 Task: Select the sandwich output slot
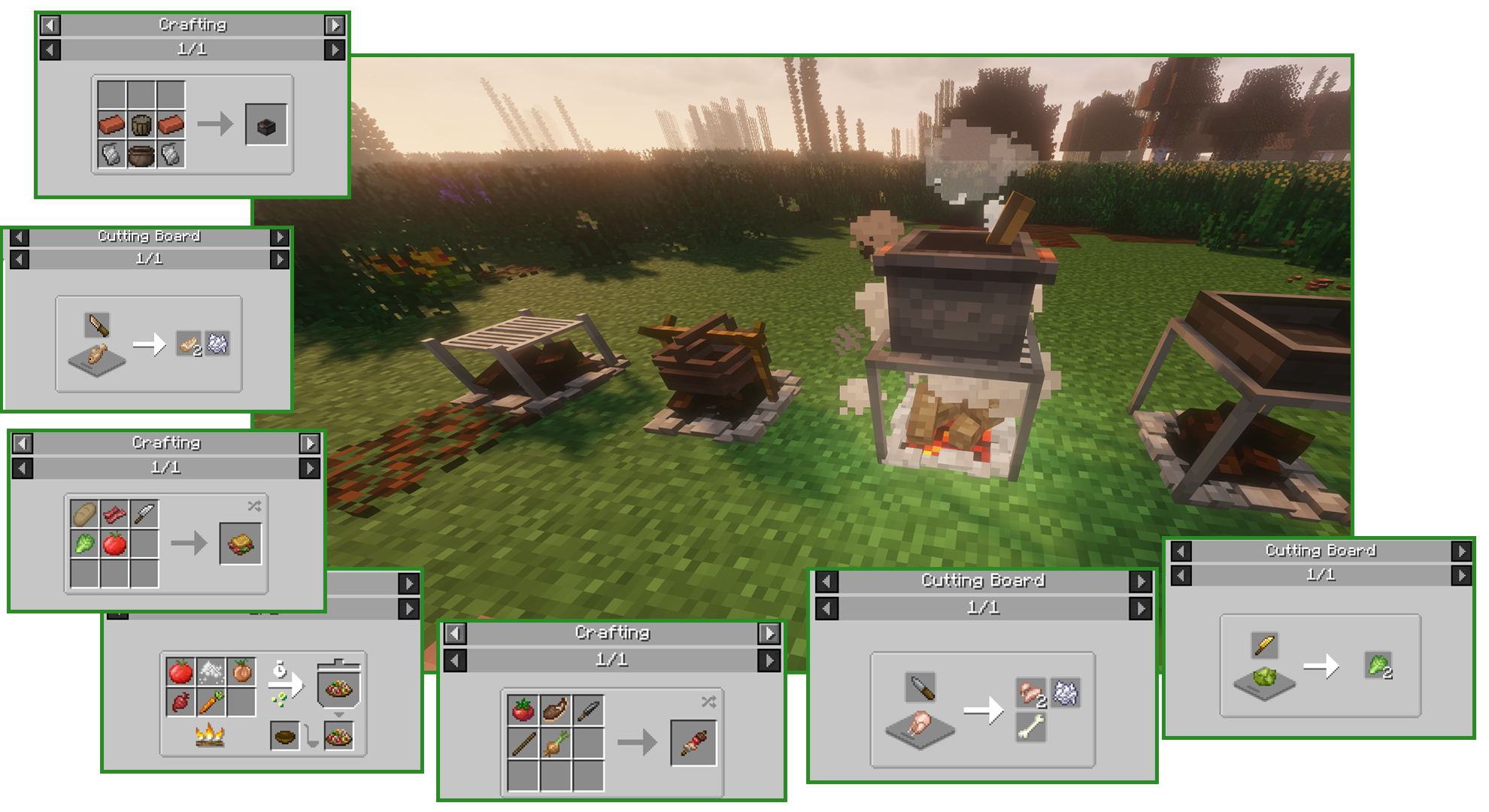241,544
